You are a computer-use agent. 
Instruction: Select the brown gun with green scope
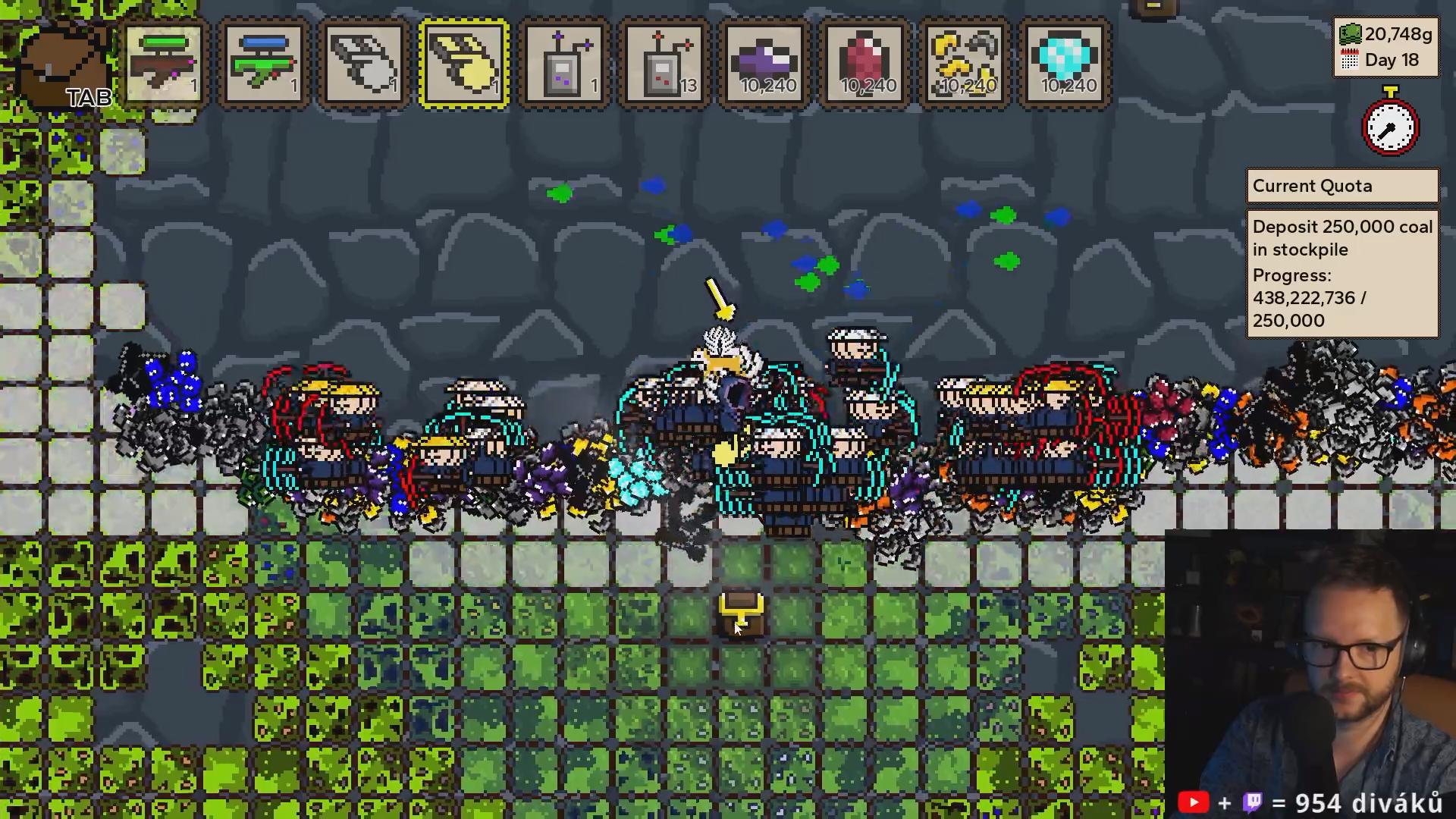[164, 64]
